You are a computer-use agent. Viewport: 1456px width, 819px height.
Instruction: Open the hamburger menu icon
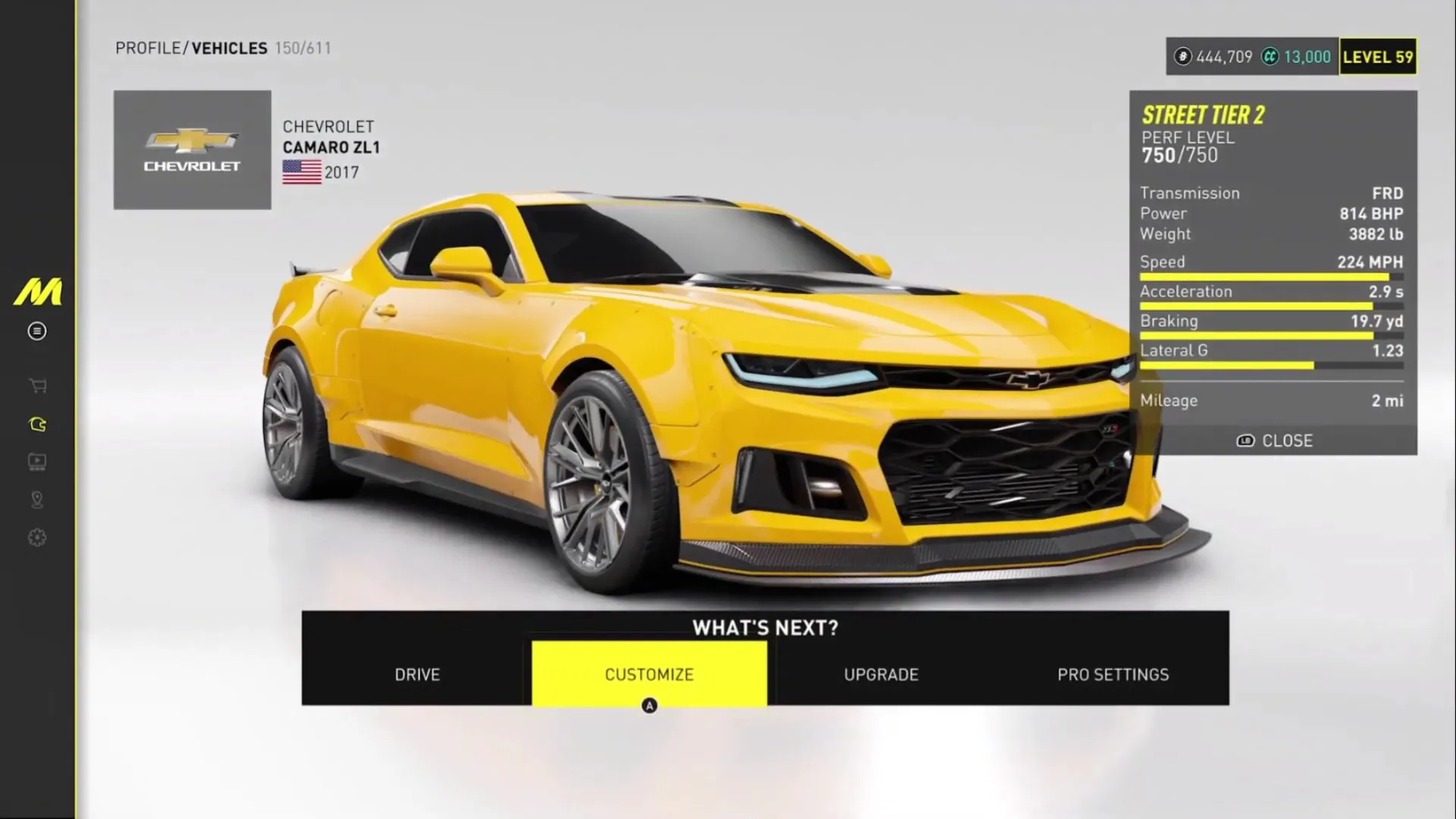click(x=36, y=331)
